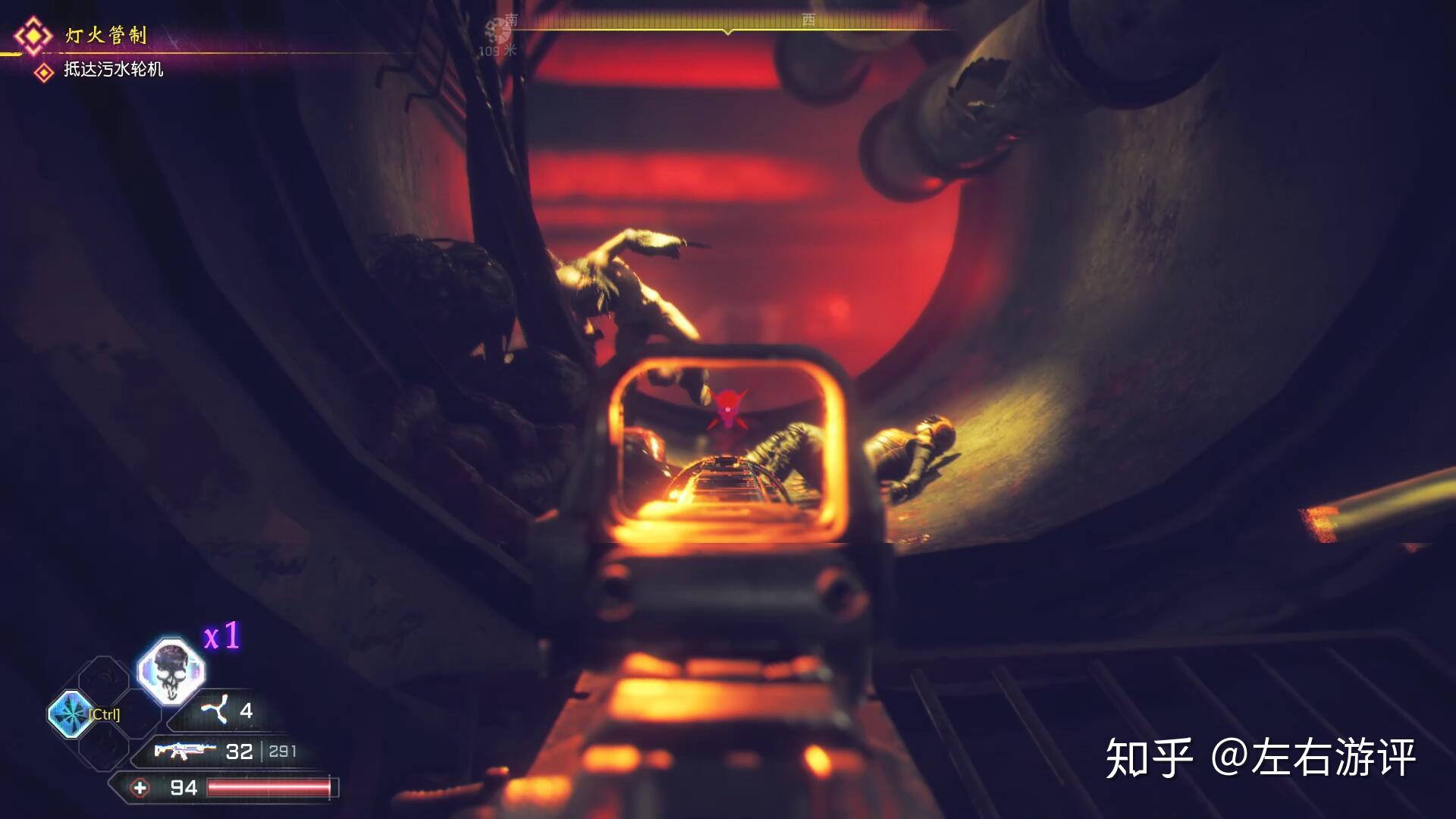Select the 抵达污水轮机 objective line
Viewport: 1456px width, 819px height.
click(x=113, y=70)
